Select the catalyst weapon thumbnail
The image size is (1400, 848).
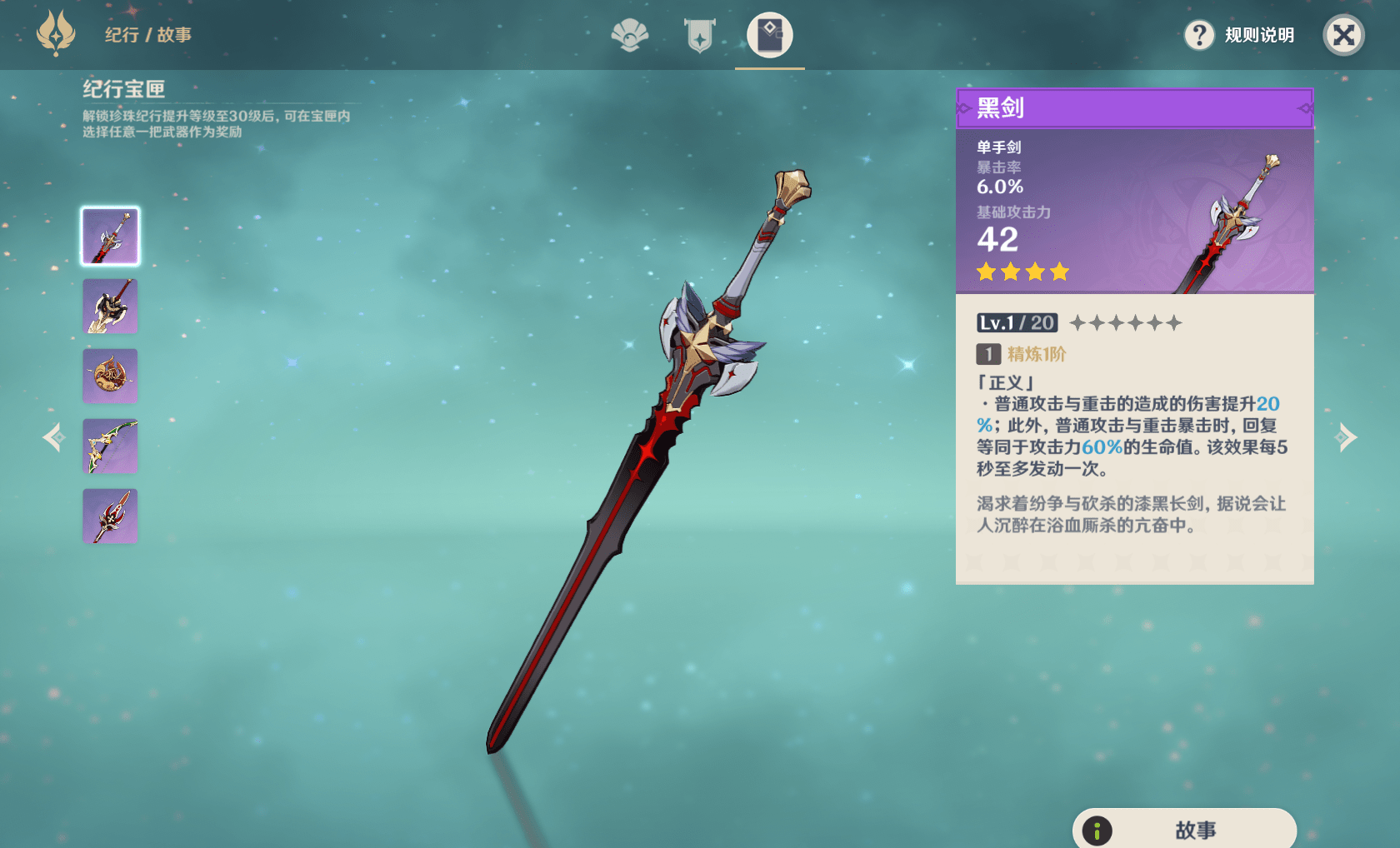[x=109, y=376]
